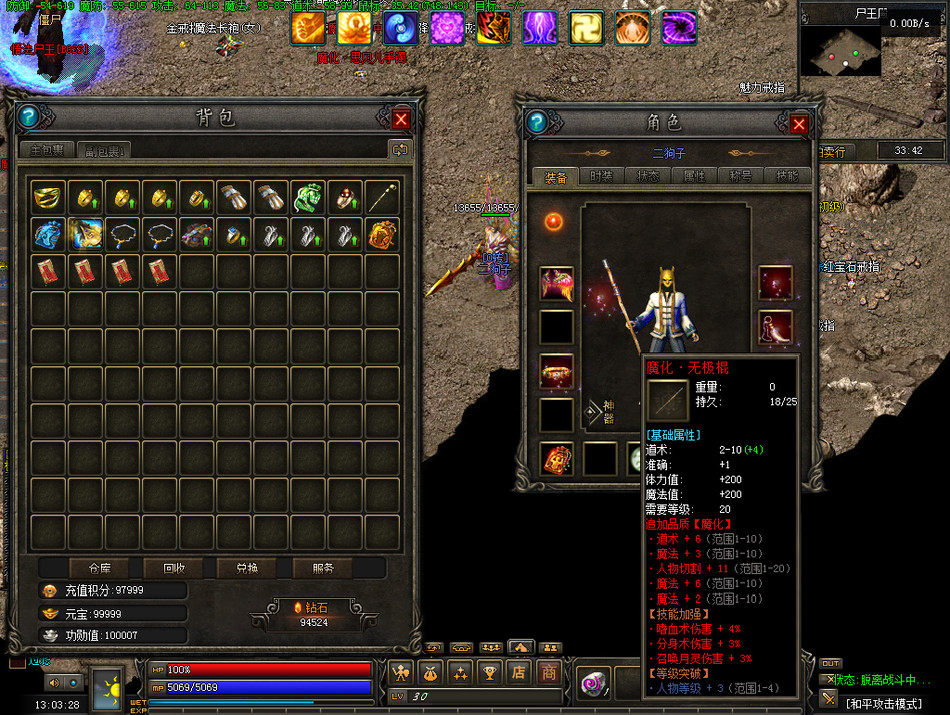The width and height of the screenshot is (950, 715).
Task: Pick the golden staff in backpack
Action: [x=380, y=197]
